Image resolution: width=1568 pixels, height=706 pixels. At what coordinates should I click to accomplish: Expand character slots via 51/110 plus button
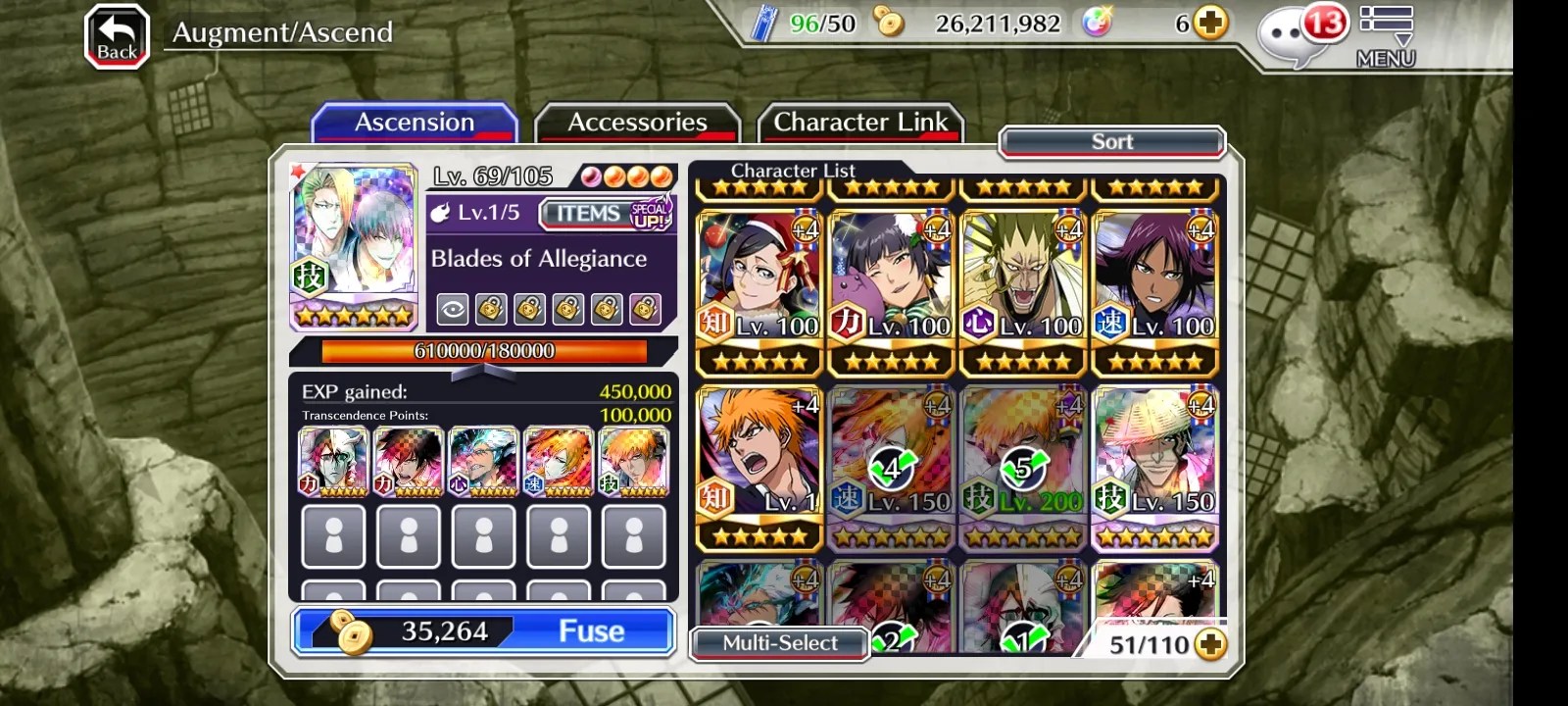pyautogui.click(x=1211, y=644)
